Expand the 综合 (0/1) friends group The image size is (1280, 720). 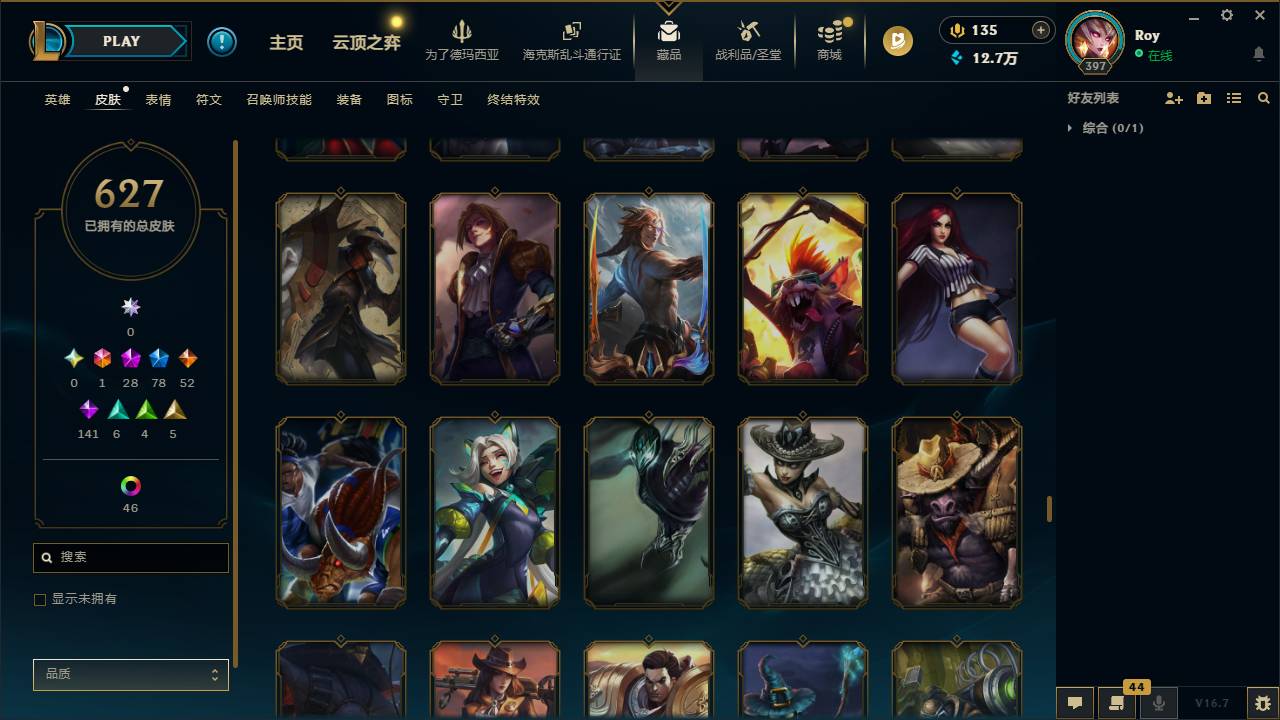pos(1072,128)
